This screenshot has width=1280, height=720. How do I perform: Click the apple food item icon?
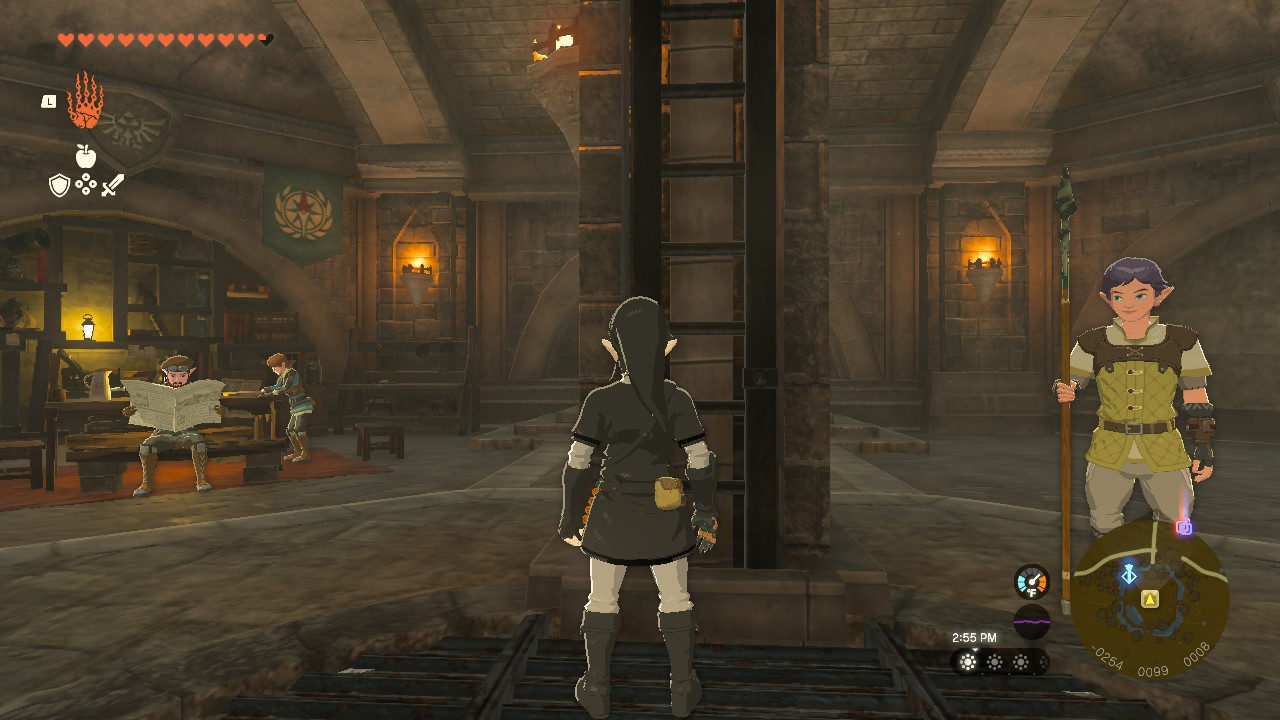coord(85,155)
